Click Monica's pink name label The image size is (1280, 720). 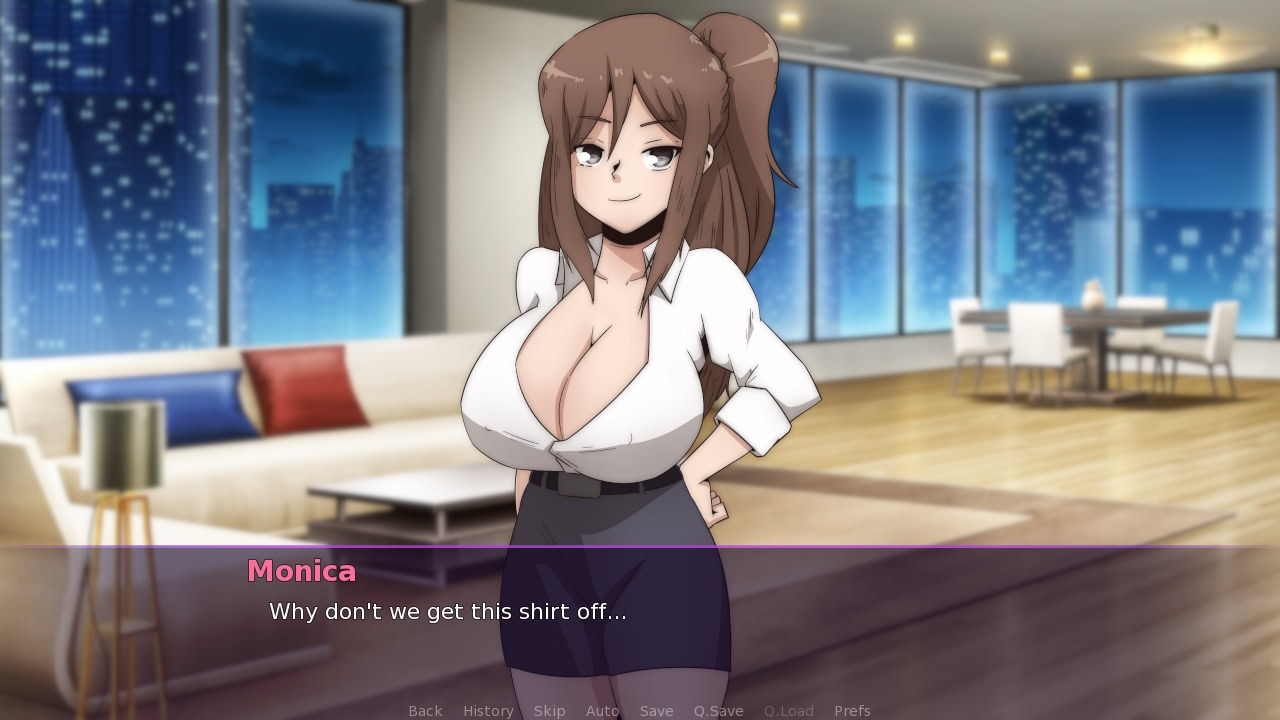301,571
